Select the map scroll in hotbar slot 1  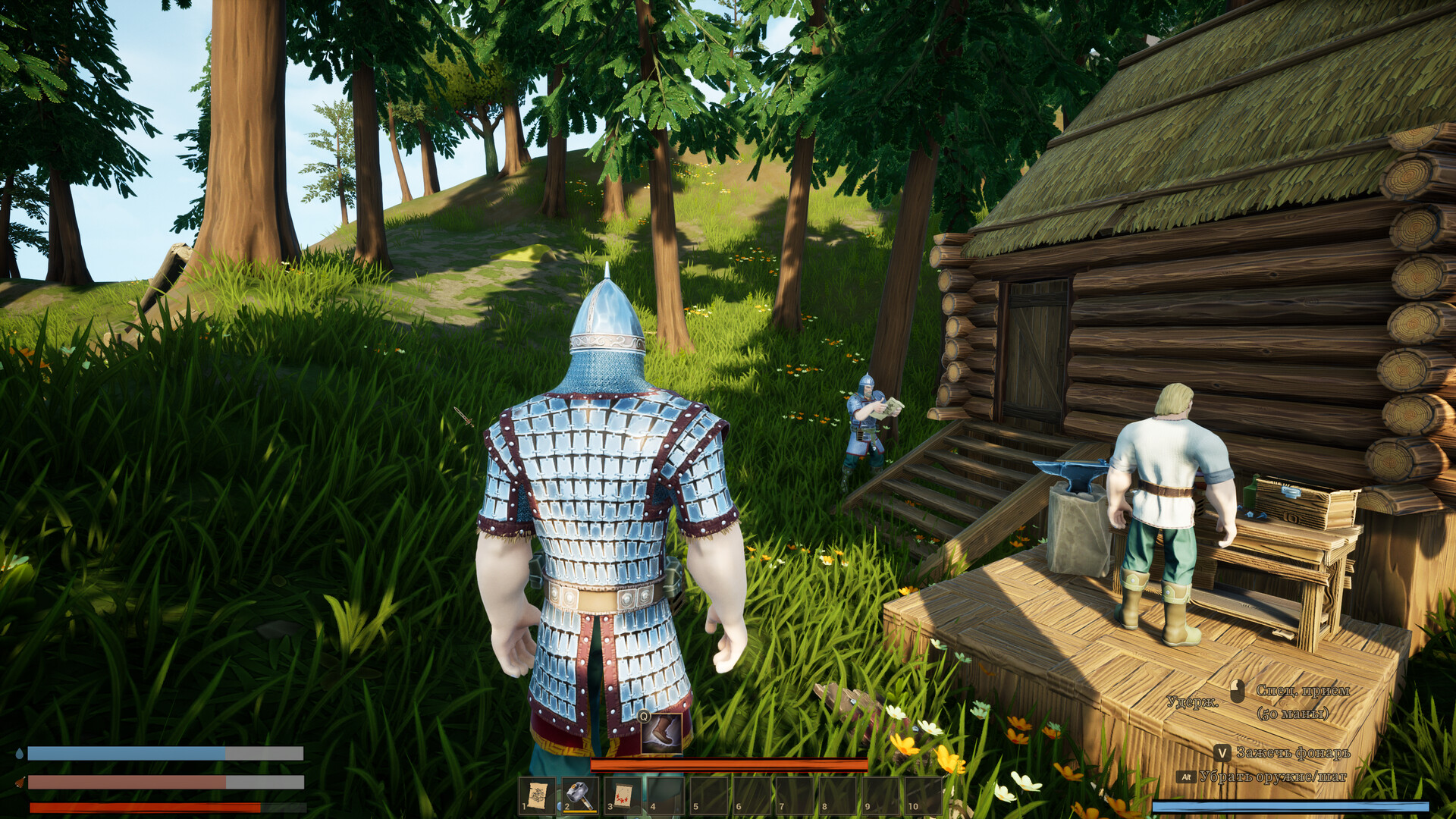[538, 795]
